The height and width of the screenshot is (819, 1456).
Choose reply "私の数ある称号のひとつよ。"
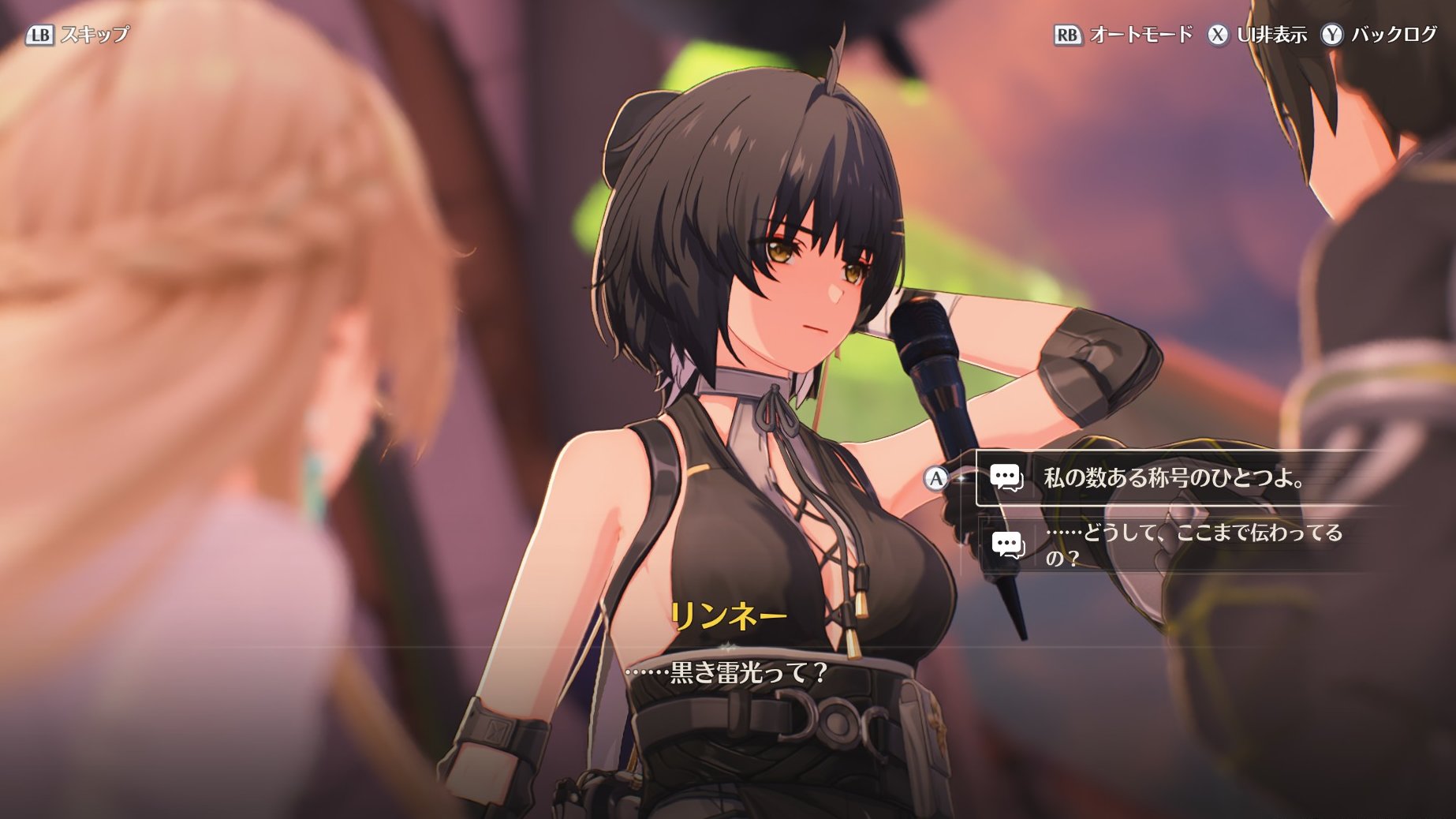tap(1172, 478)
